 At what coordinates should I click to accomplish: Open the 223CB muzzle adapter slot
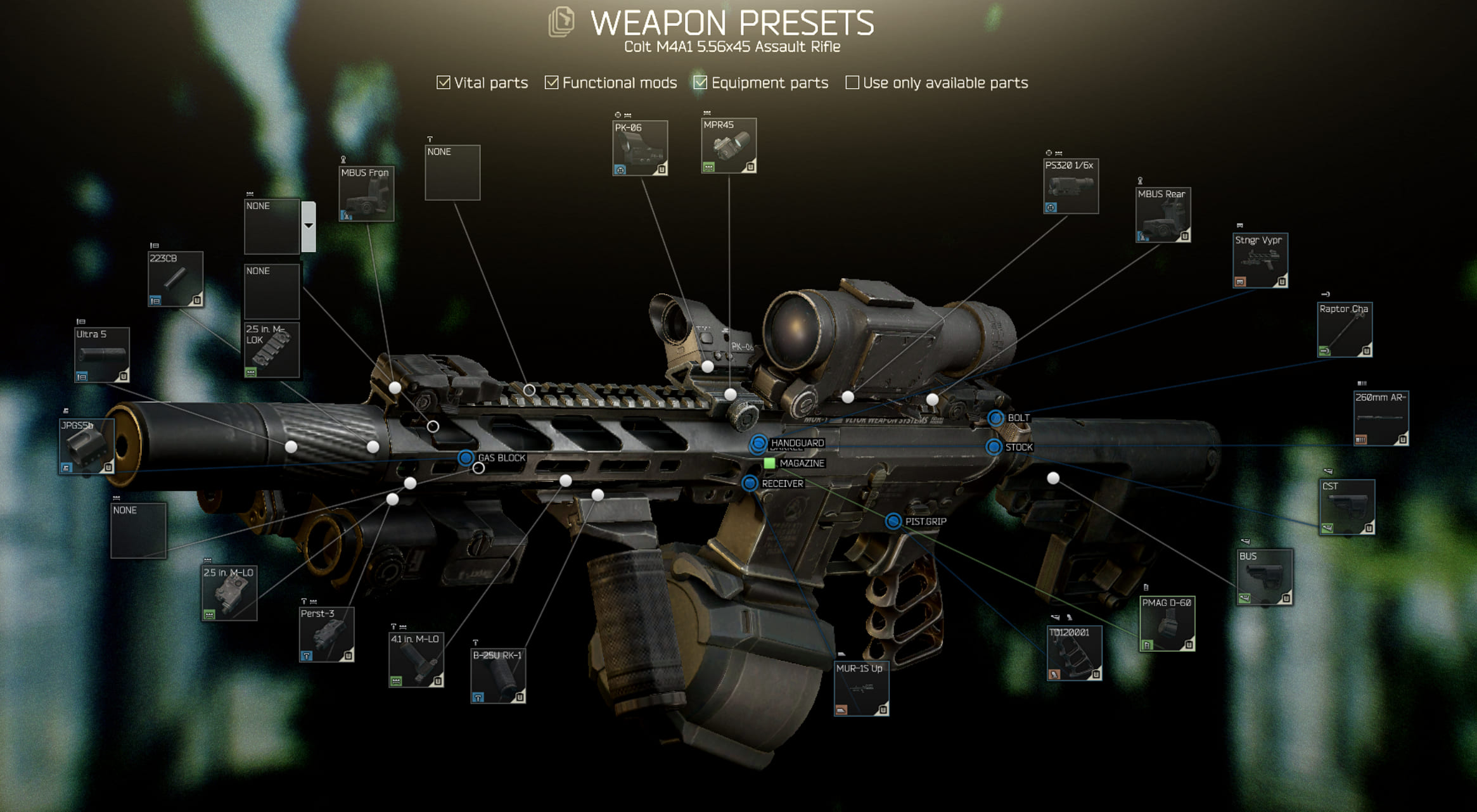coord(176,279)
